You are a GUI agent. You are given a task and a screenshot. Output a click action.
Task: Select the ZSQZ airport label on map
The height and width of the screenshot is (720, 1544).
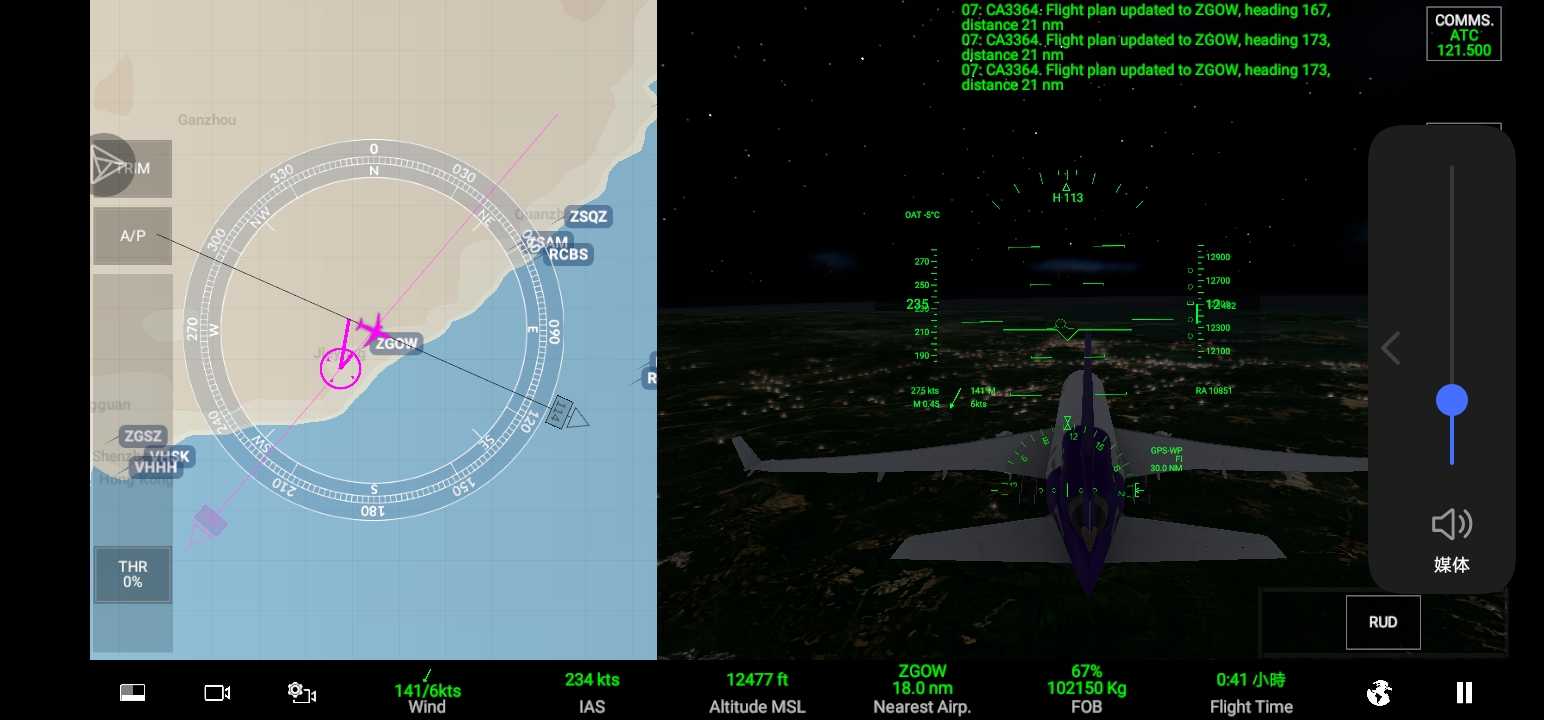click(x=588, y=217)
